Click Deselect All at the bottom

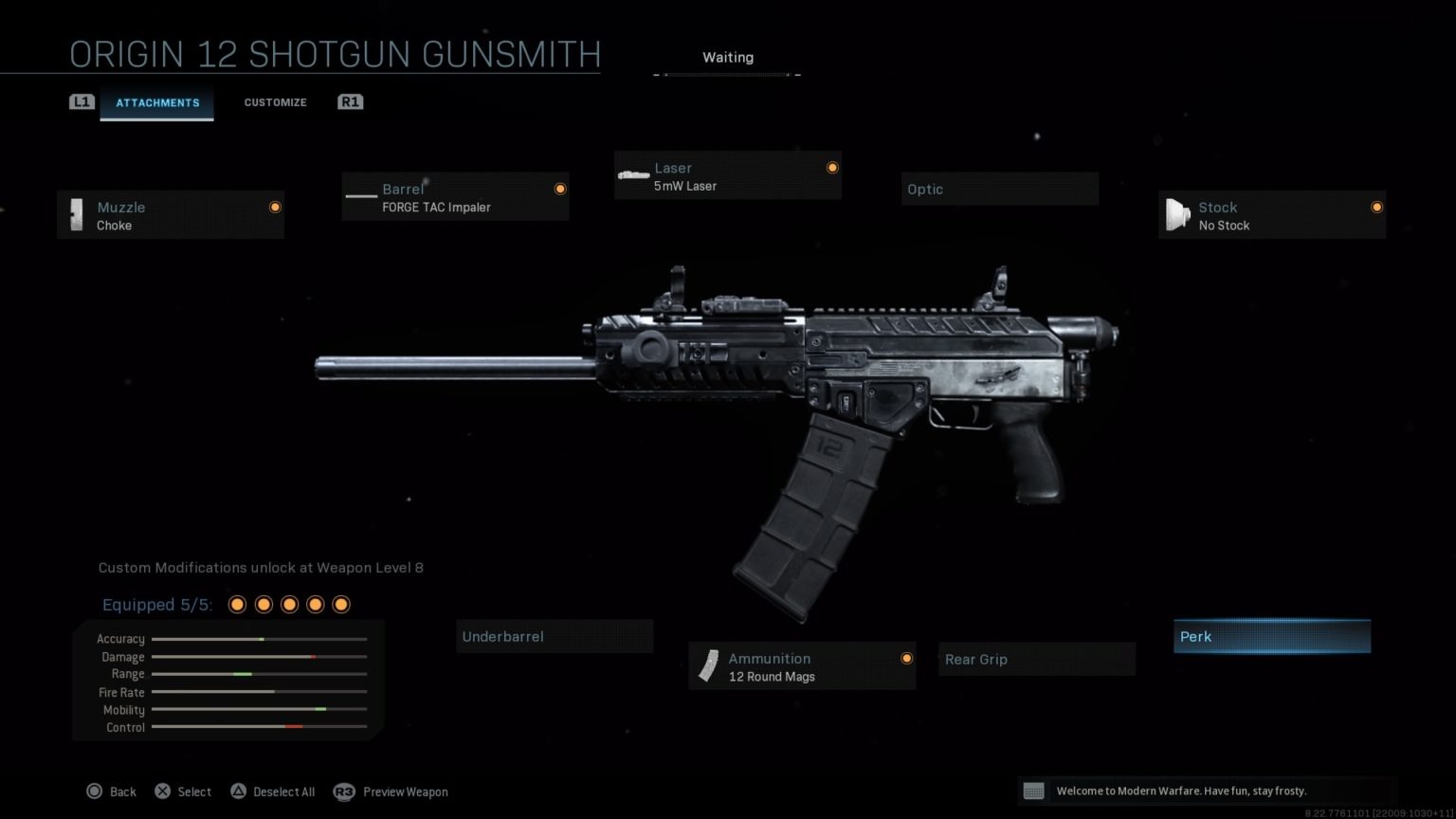point(284,791)
